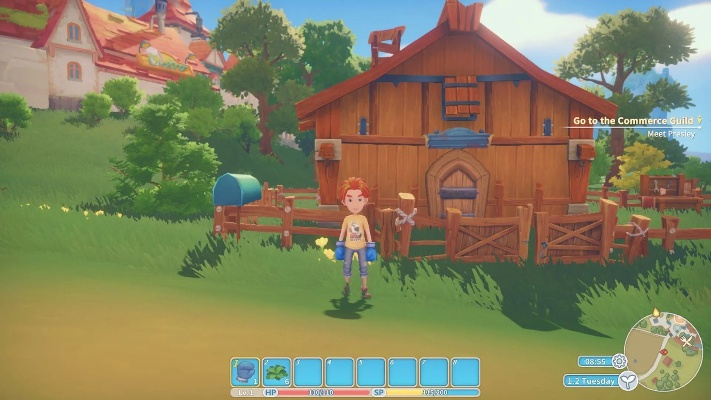Select the green leafy plant hotbar slot
Image resolution: width=711 pixels, height=400 pixels.
click(277, 372)
